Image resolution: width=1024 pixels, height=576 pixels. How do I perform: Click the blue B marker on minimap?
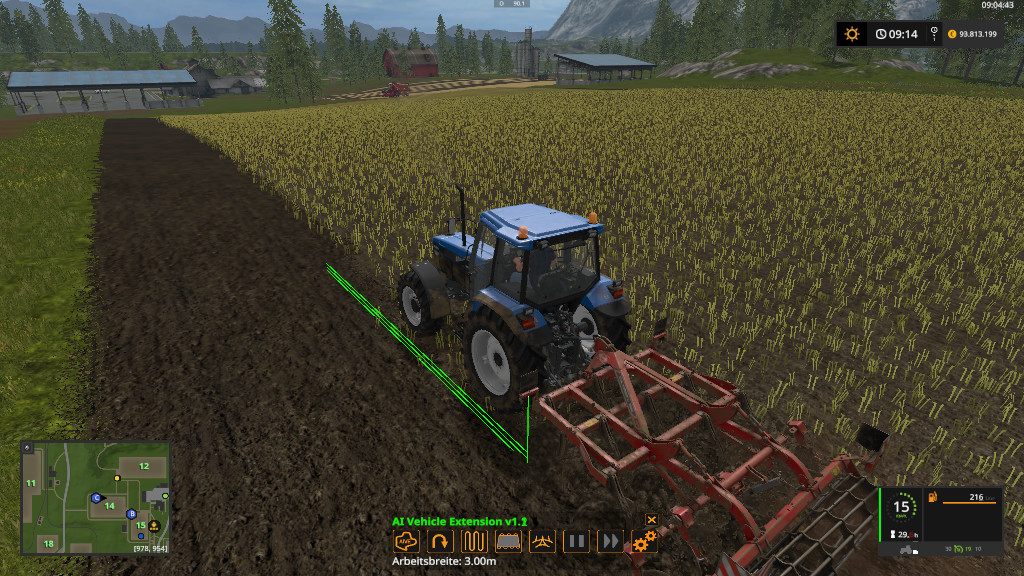(132, 514)
